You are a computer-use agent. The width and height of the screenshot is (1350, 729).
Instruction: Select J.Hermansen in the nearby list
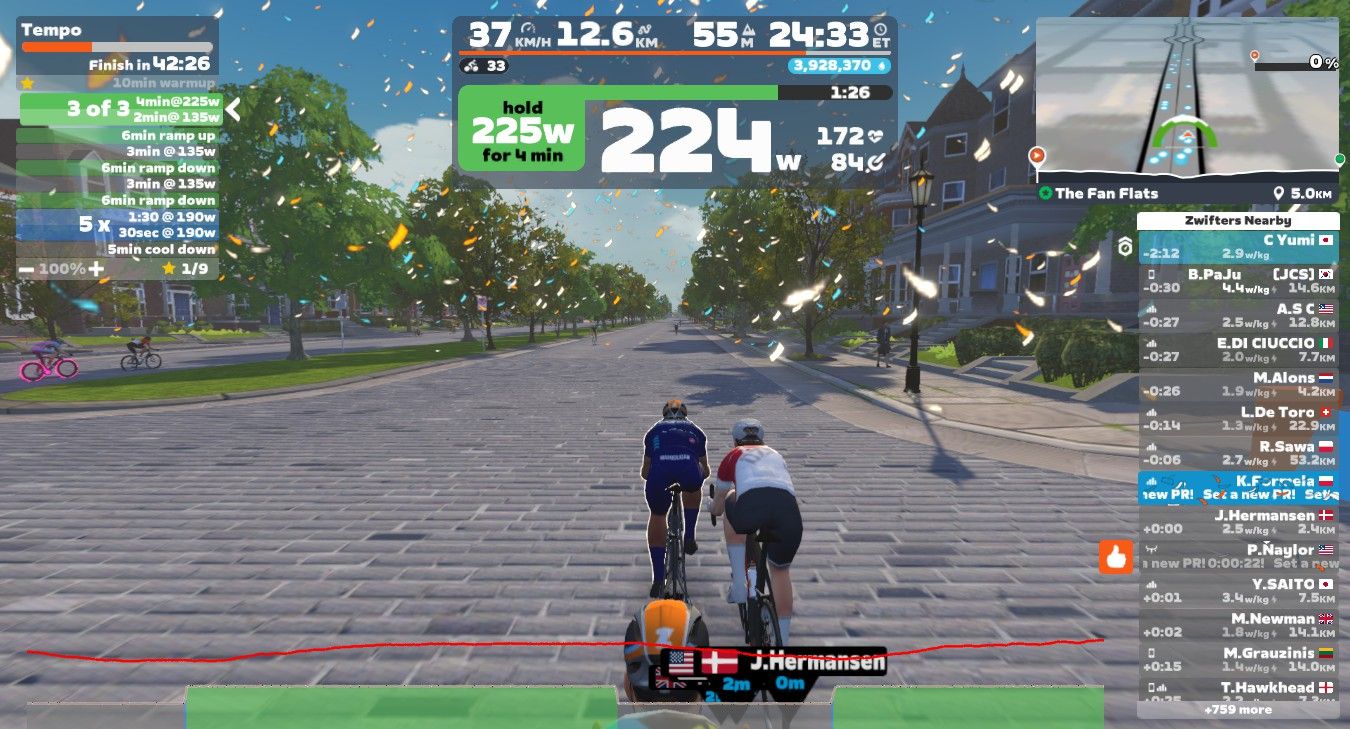(1238, 521)
